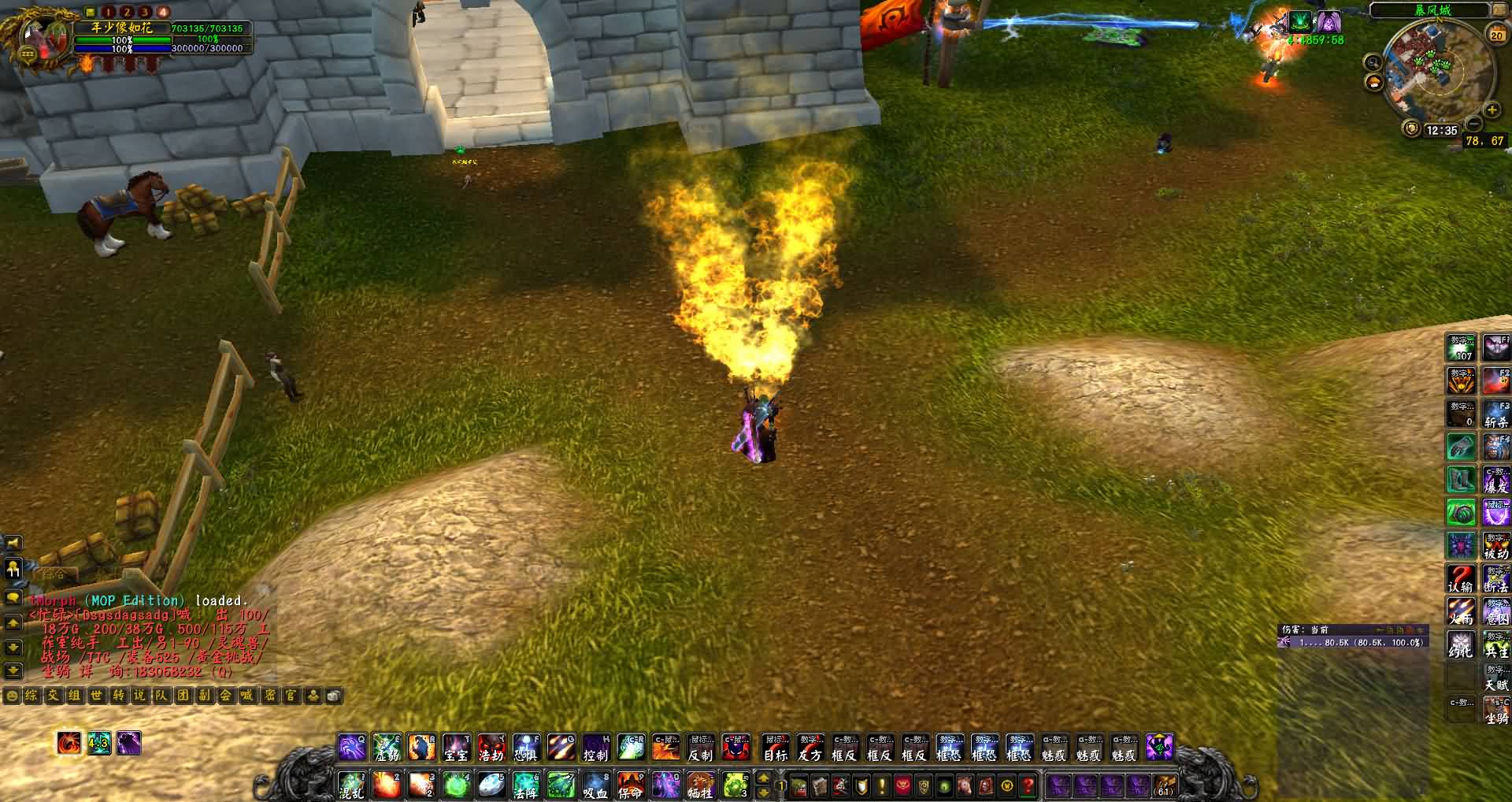Viewport: 1512px width, 802px height.
Task: Cast the 浩劫 spell on the action bar
Action: (491, 747)
